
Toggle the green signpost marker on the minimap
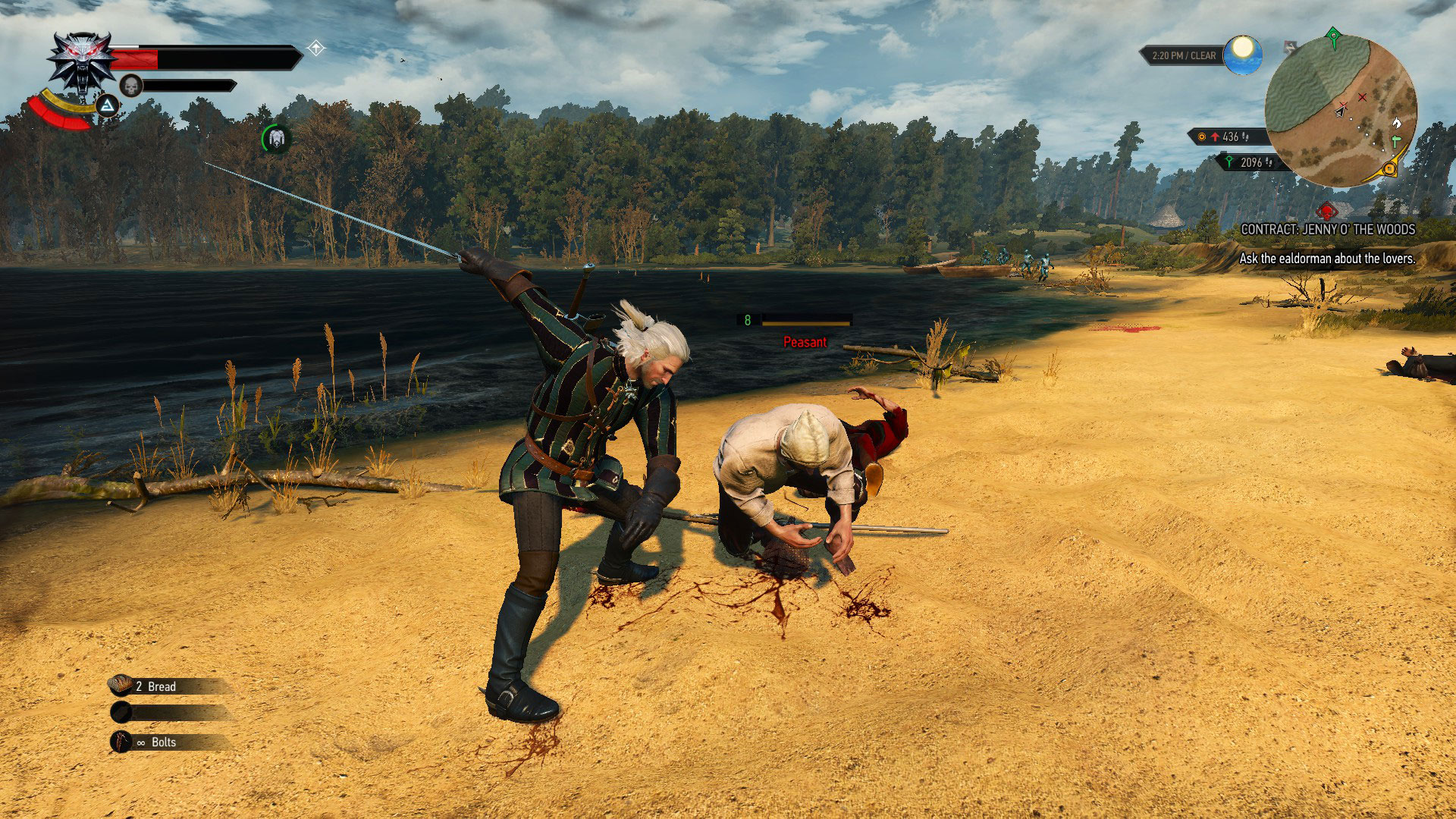(x=1397, y=142)
